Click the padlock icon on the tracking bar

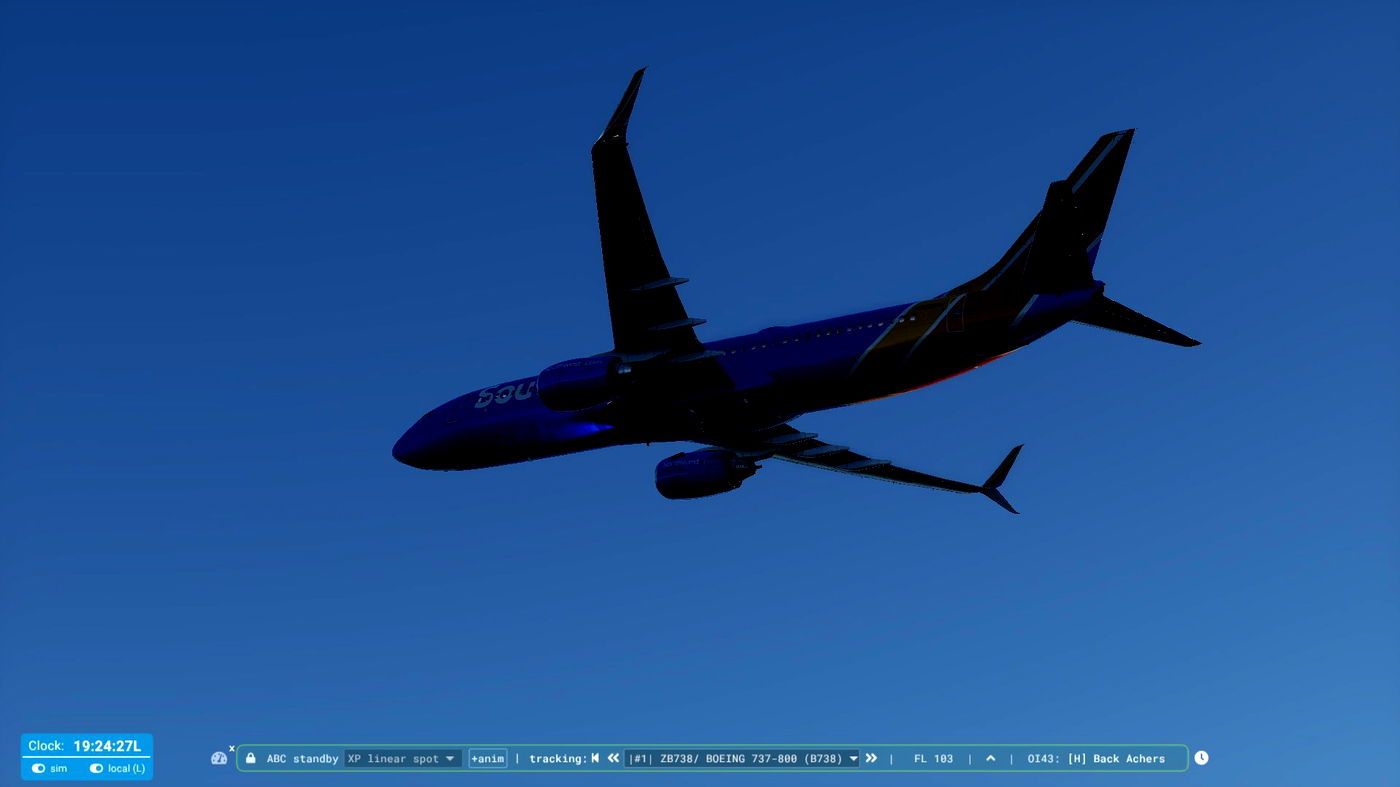point(250,758)
